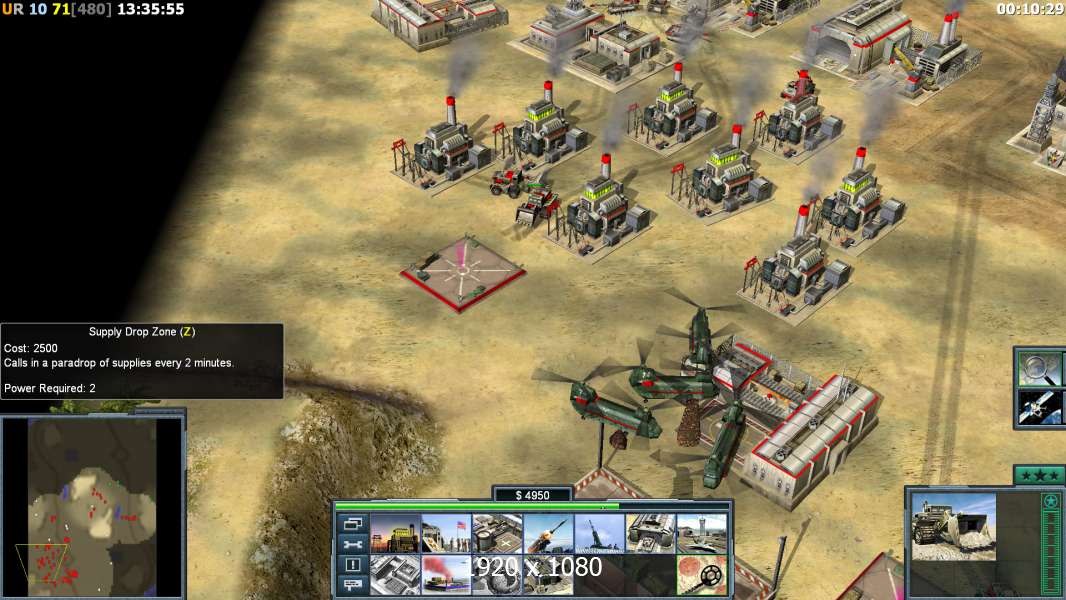Screen dimensions: 1066x600
Task: Choose the Supply Center helipad build icon
Action: click(x=496, y=534)
